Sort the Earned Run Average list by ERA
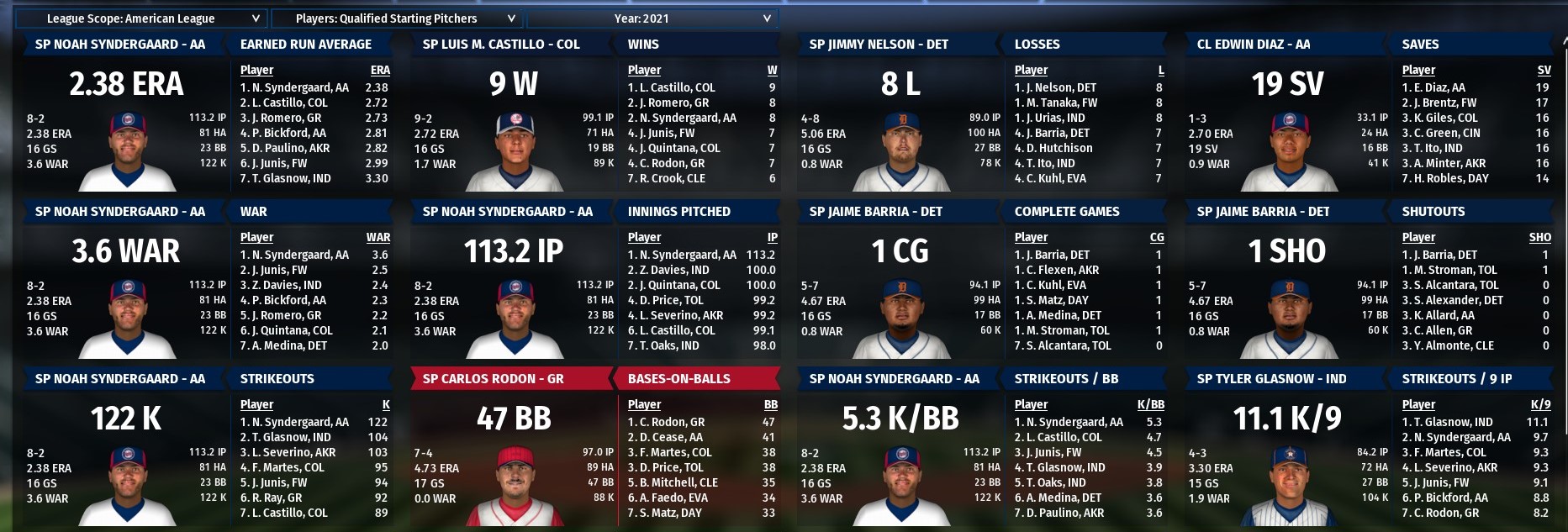The height and width of the screenshot is (532, 1568). pyautogui.click(x=380, y=71)
